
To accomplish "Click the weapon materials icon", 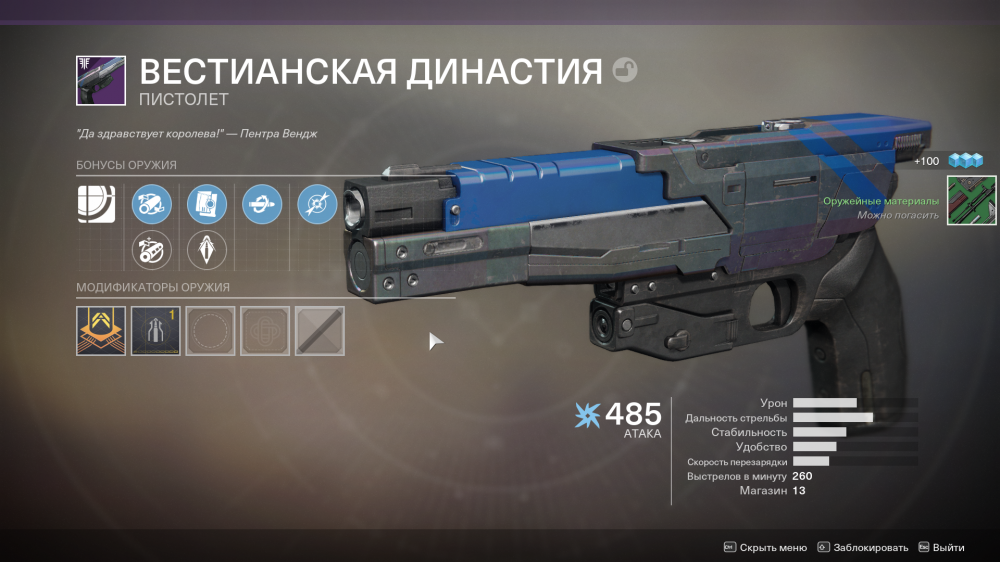I will pos(971,200).
